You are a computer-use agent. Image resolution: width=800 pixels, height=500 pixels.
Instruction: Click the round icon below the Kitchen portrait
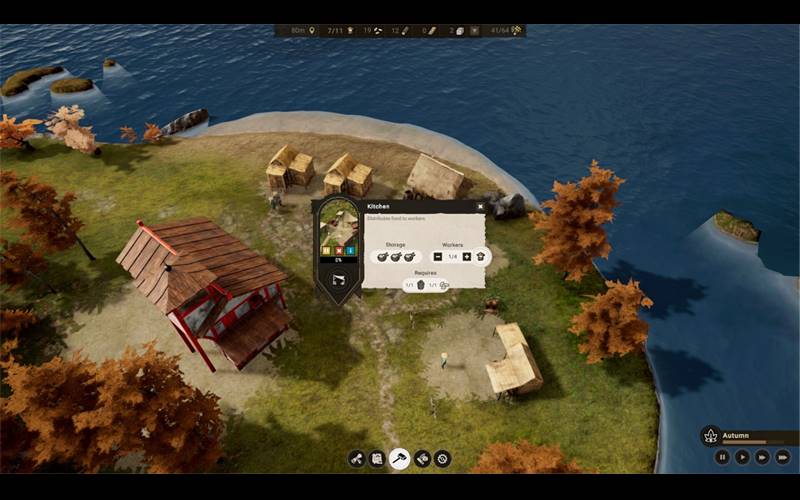point(338,280)
